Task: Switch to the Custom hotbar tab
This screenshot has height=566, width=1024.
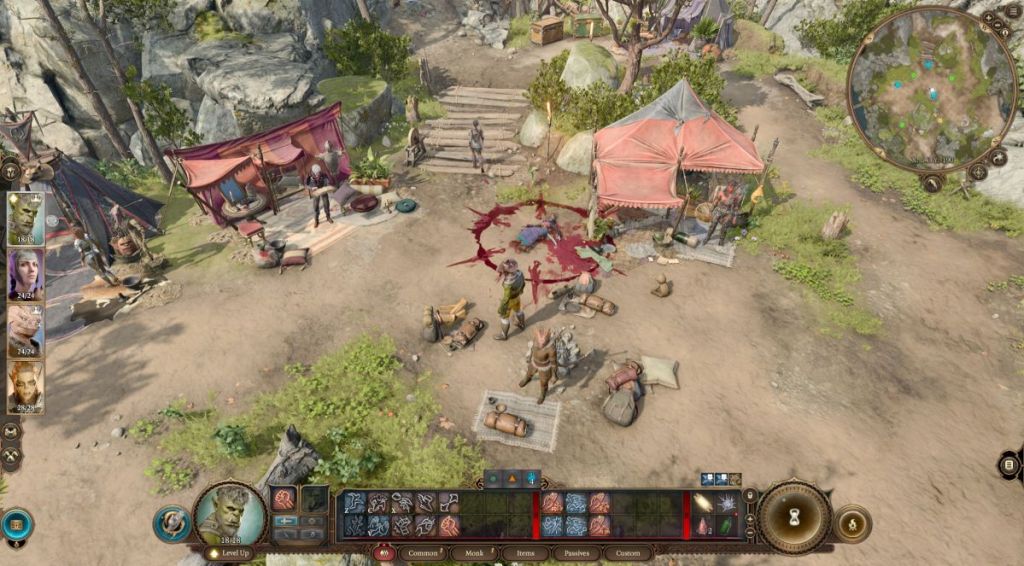Action: tap(628, 553)
